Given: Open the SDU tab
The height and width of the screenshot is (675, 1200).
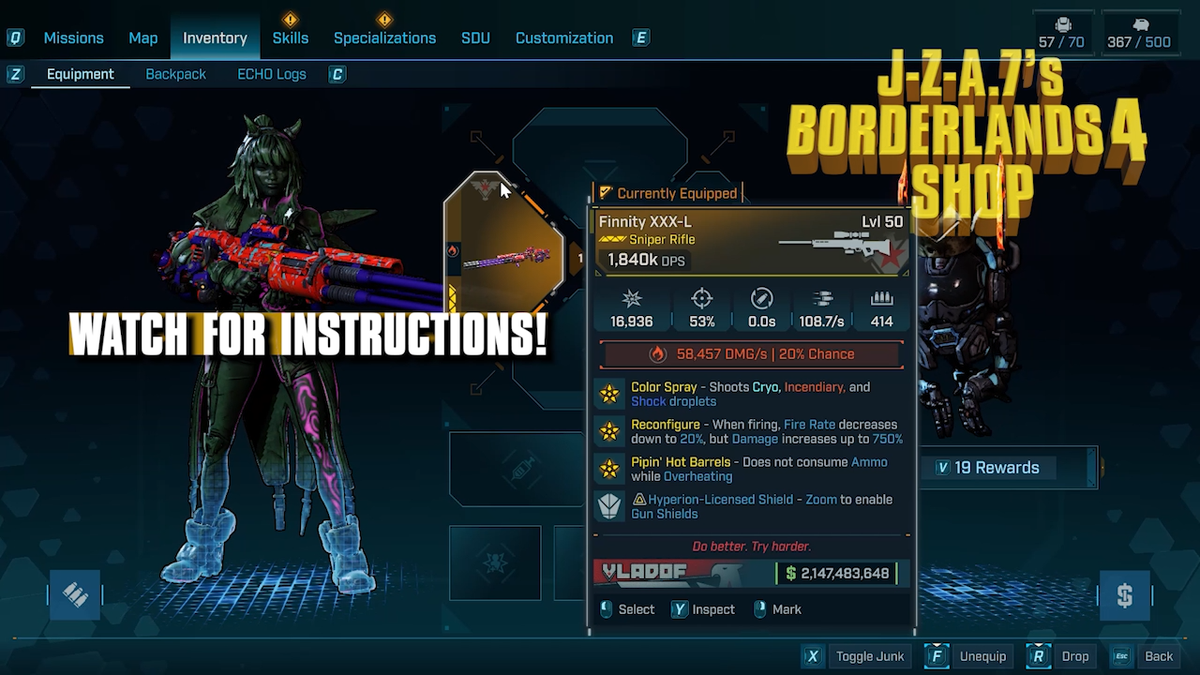Looking at the screenshot, I should click(x=475, y=38).
